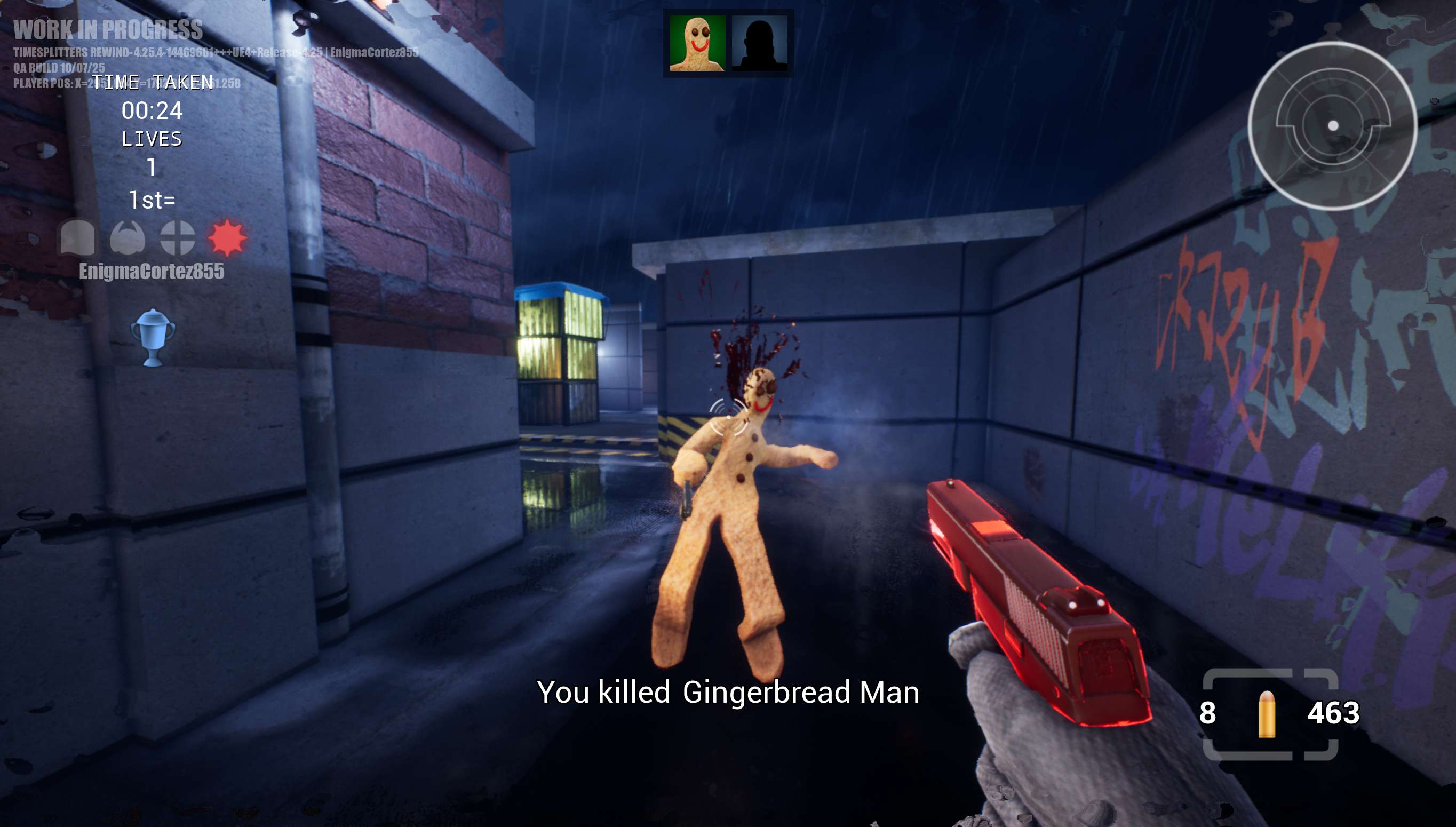Select the bullet ammo type icon
This screenshot has height=827, width=1456.
1267,713
